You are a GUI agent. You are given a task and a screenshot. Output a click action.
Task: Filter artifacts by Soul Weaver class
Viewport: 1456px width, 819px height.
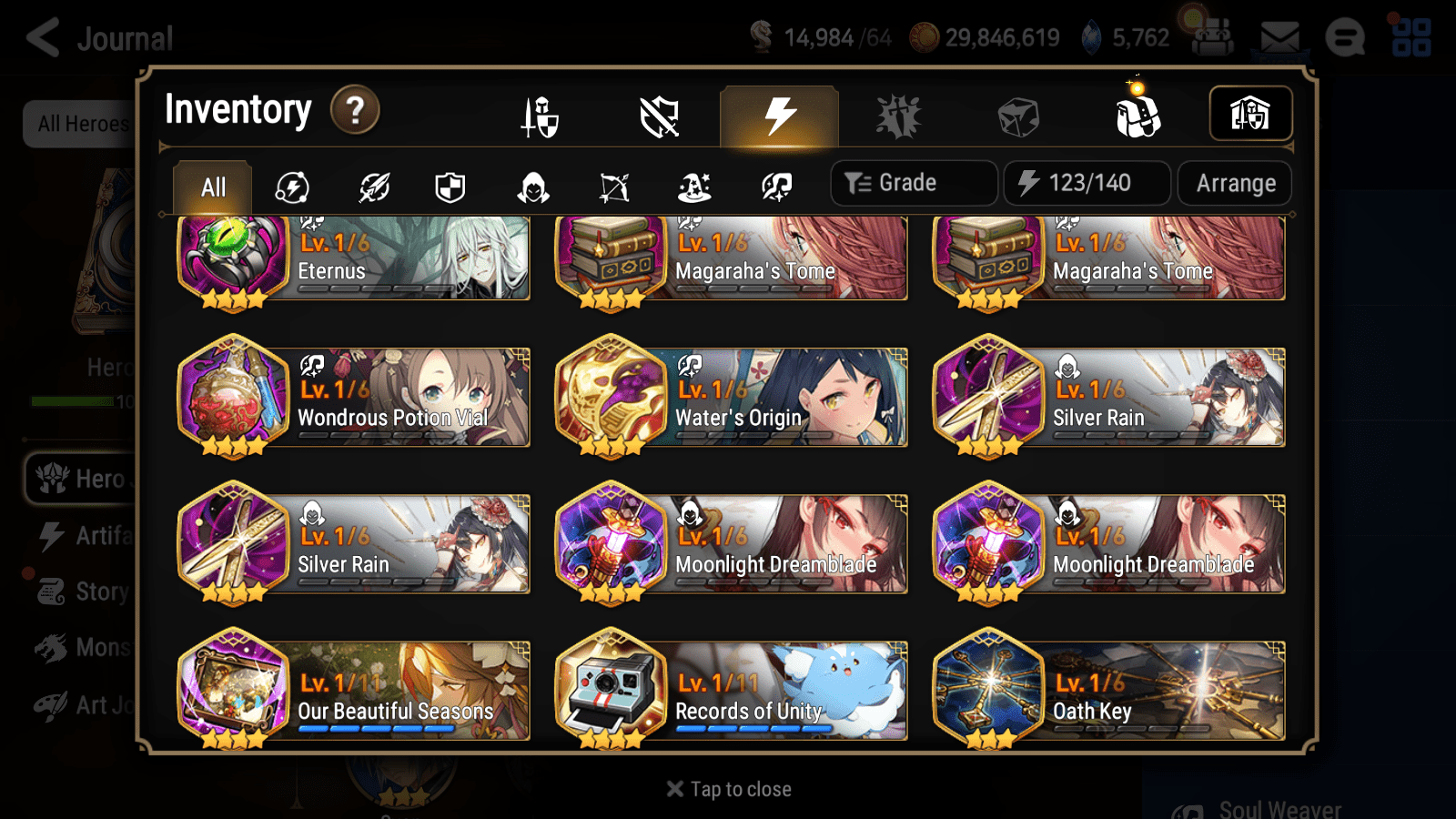tap(775, 187)
